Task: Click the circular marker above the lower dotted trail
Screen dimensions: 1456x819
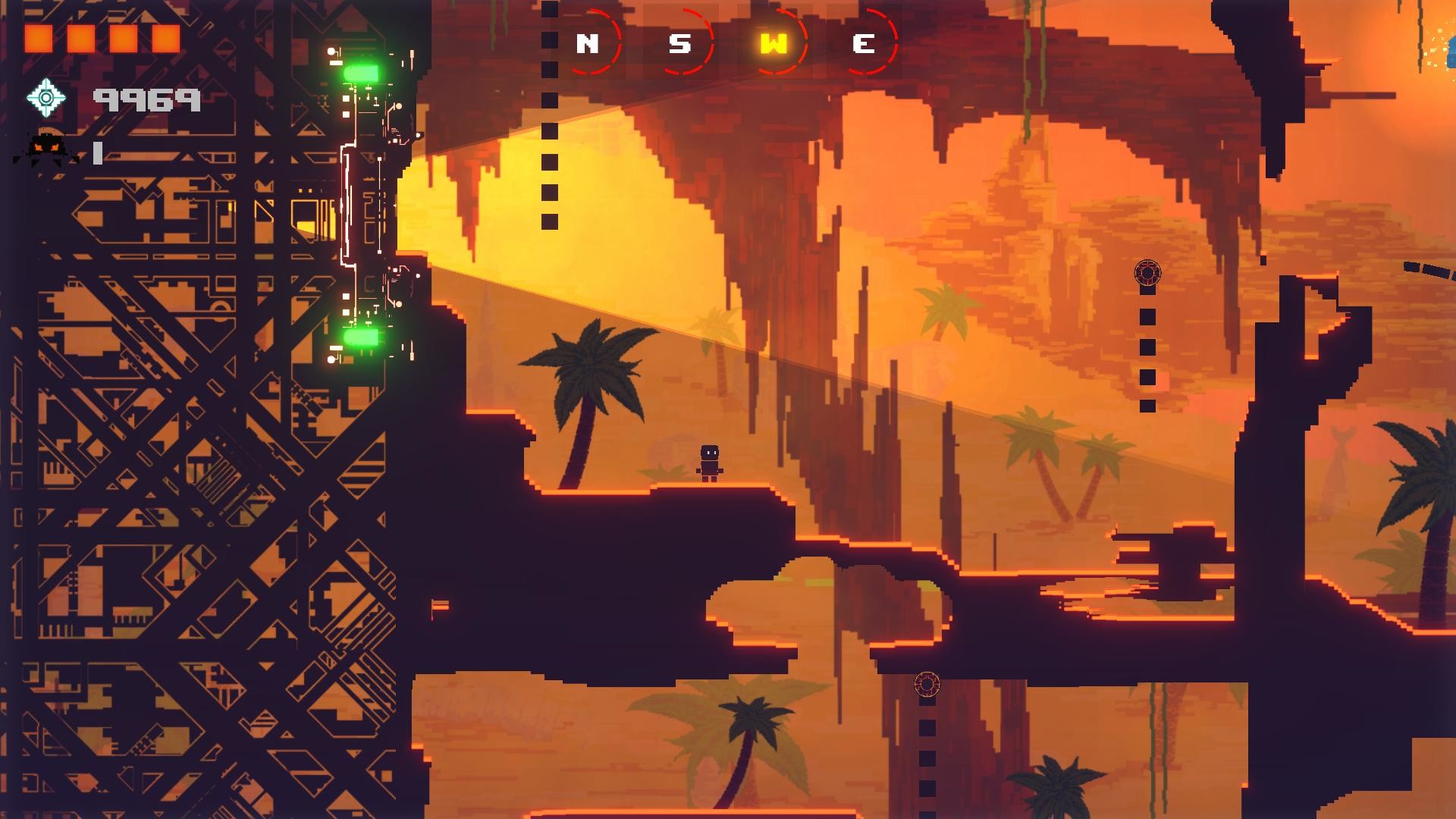Action: pyautogui.click(x=927, y=684)
